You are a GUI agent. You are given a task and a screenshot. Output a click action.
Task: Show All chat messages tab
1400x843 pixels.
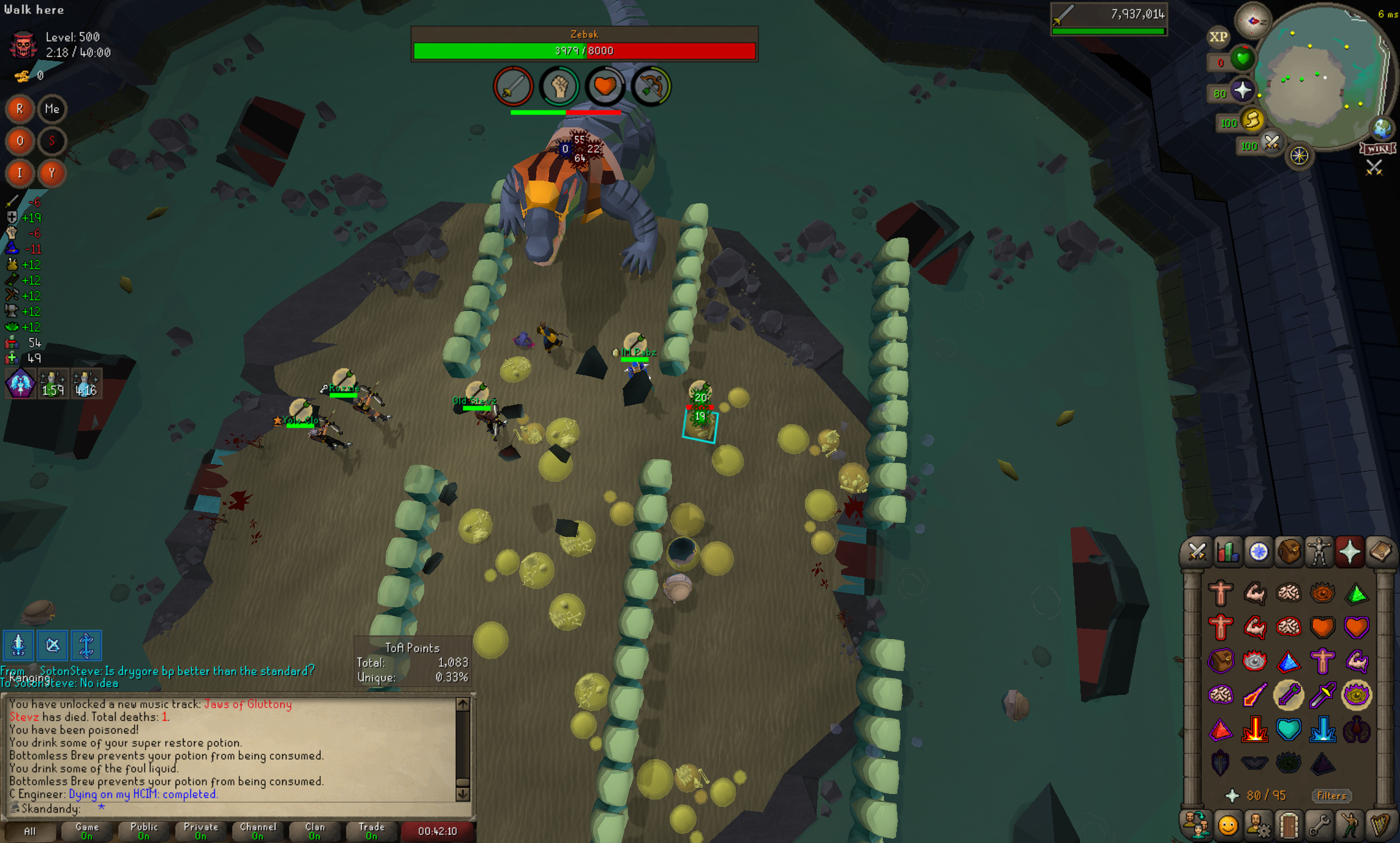(29, 831)
